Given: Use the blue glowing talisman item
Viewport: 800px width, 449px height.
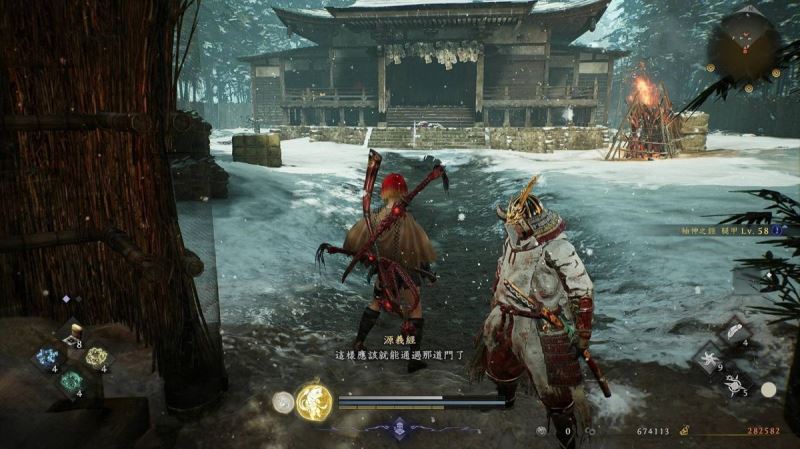Looking at the screenshot, I should click(x=45, y=358).
